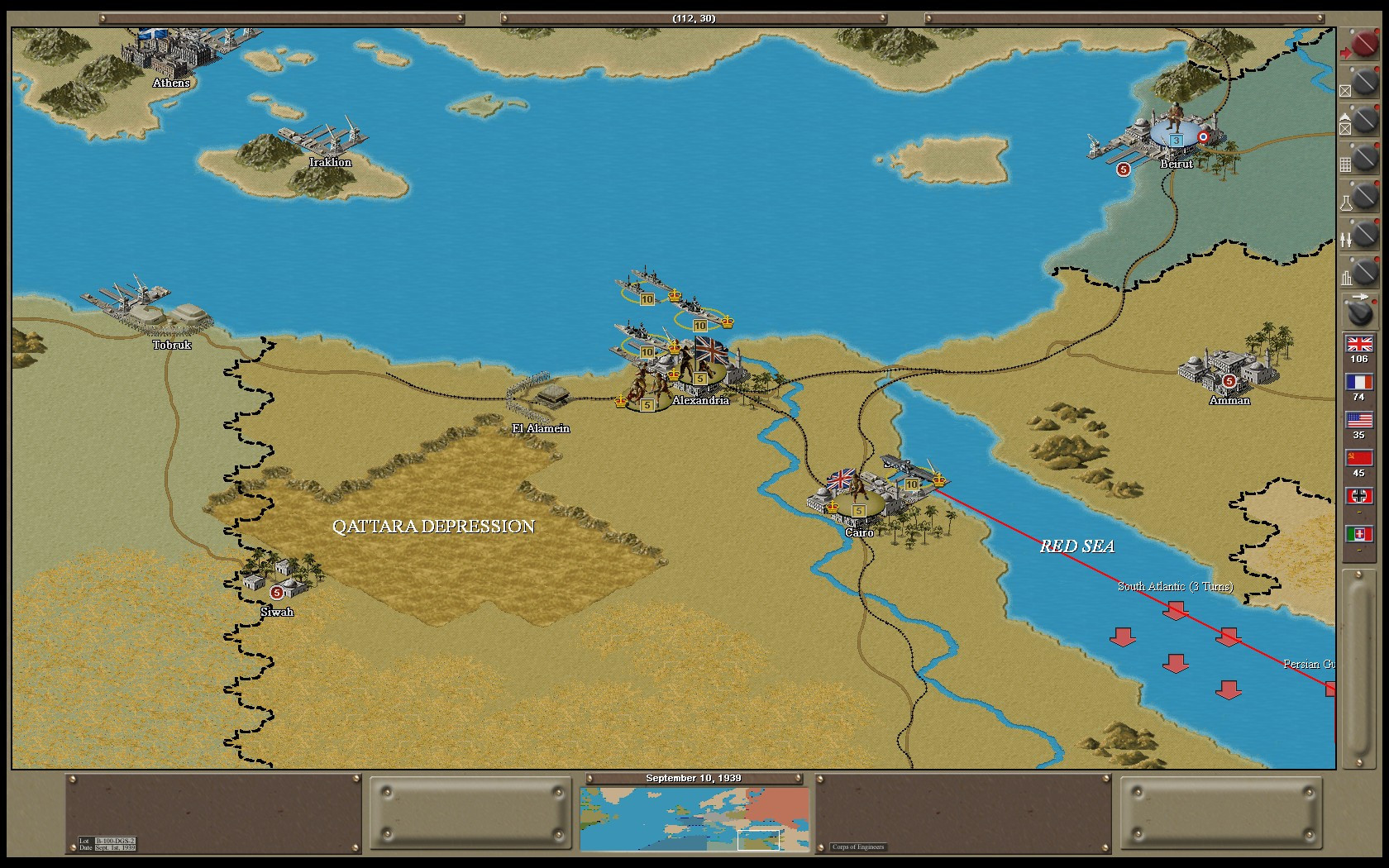The width and height of the screenshot is (1389, 868).
Task: Click the French flag showing 74 MPPs
Action: coord(1359,381)
